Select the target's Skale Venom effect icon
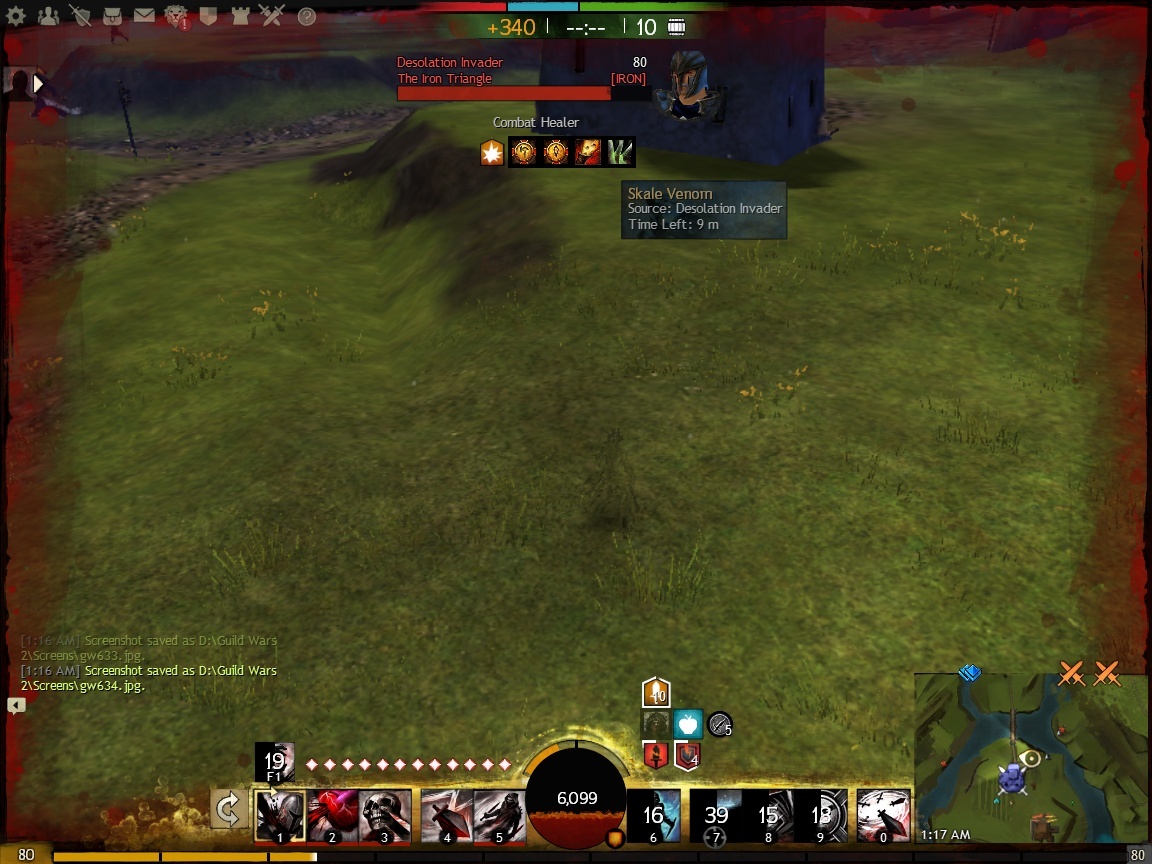 621,152
